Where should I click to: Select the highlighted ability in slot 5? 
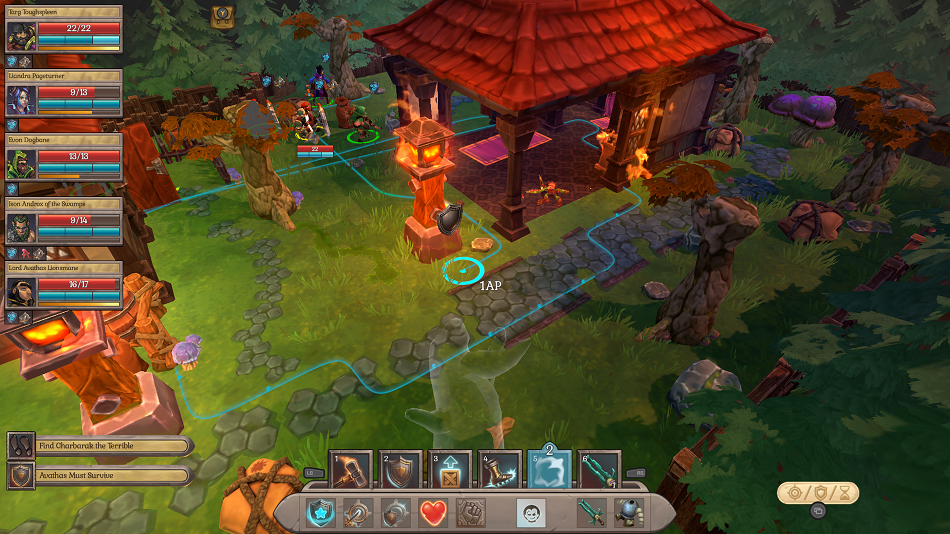[x=549, y=470]
